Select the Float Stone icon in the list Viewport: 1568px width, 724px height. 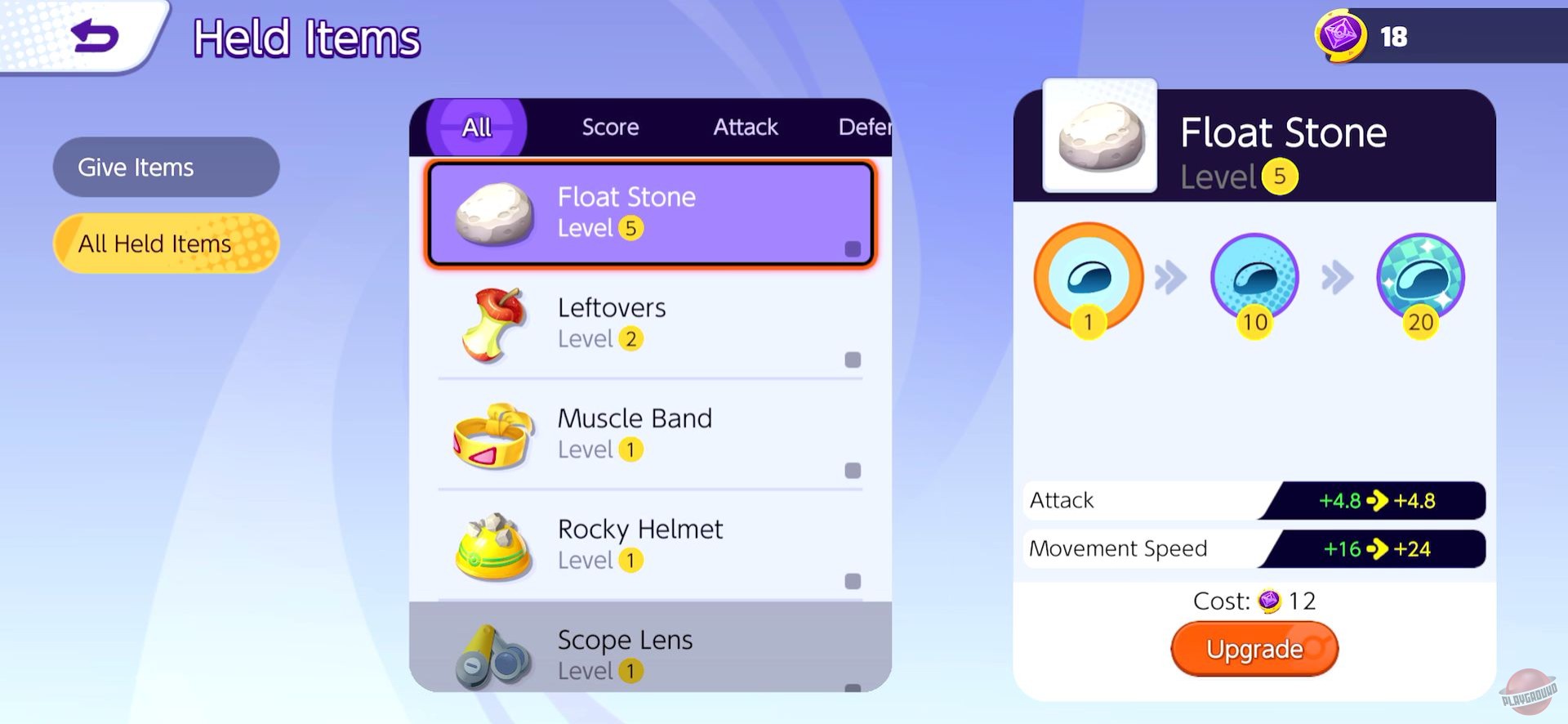494,214
